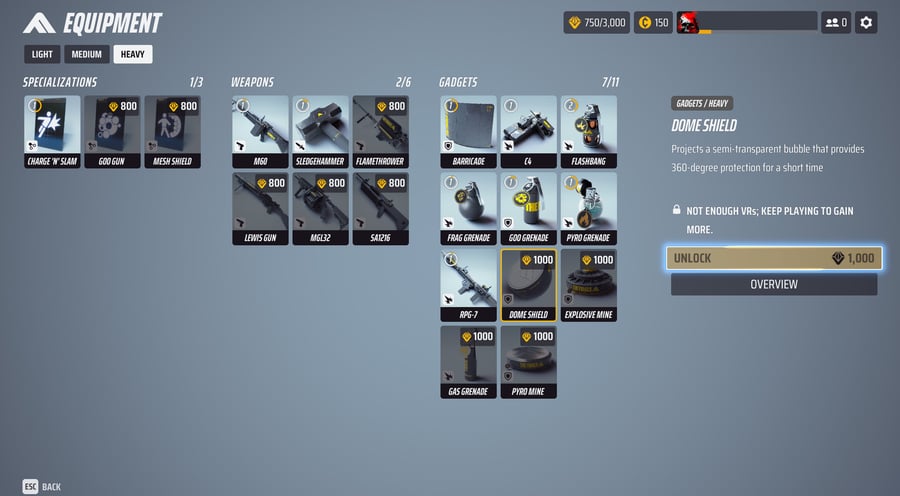This screenshot has height=496, width=900.
Task: Select the MGL32 grenade launcher
Action: (320, 208)
